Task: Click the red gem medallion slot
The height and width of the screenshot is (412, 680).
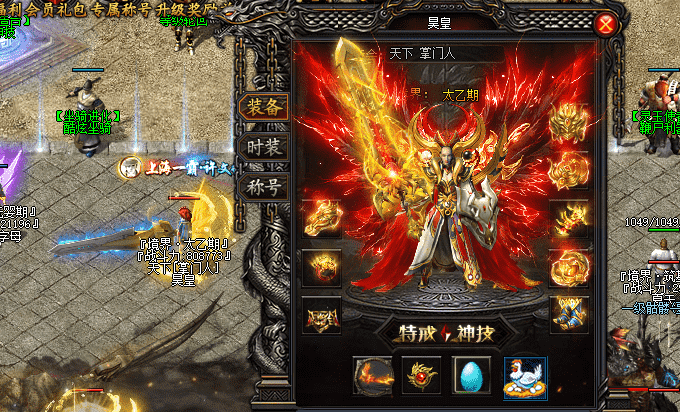Action: pos(423,376)
